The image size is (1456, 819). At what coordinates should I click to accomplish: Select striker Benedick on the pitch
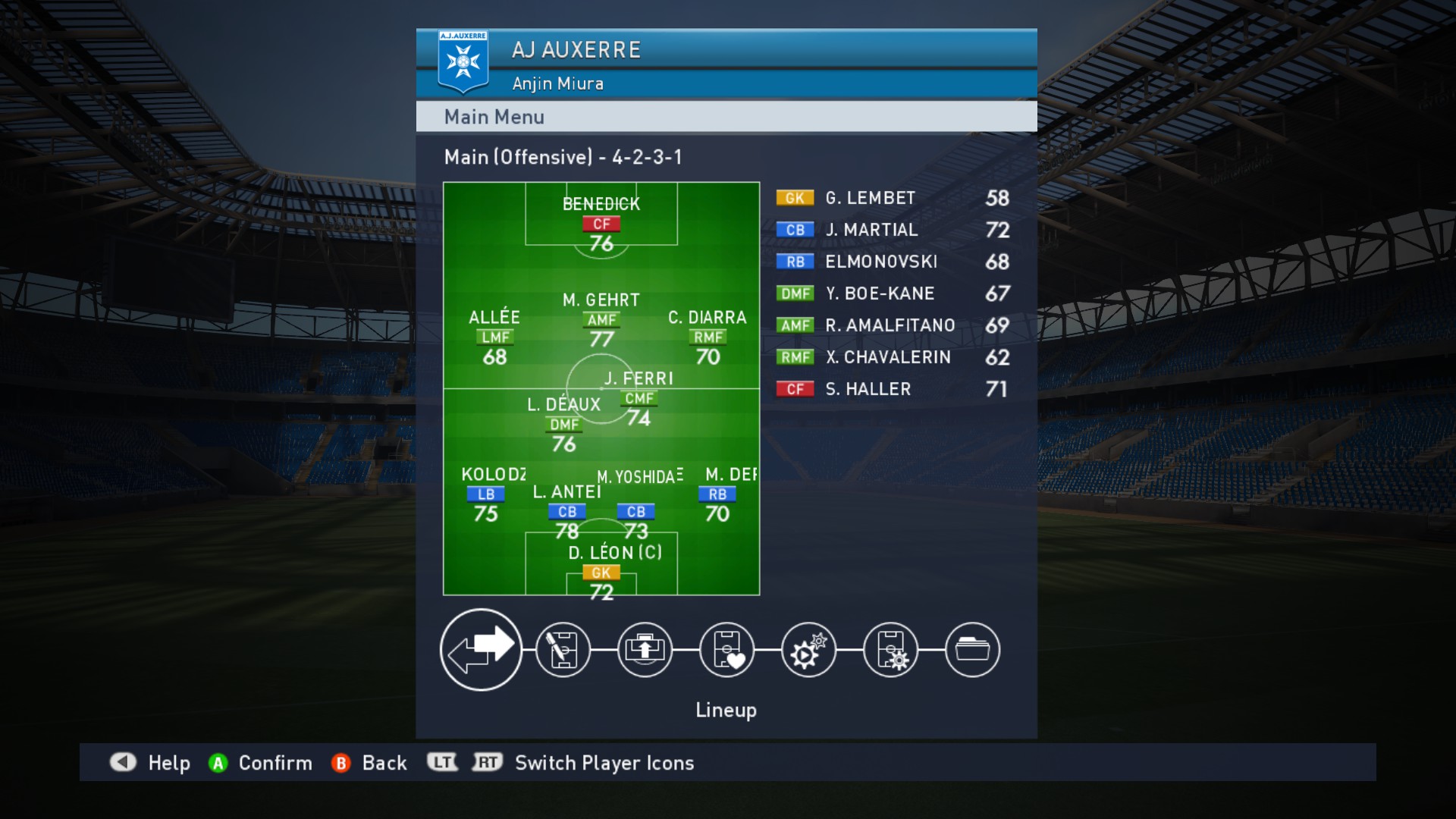pos(601,224)
